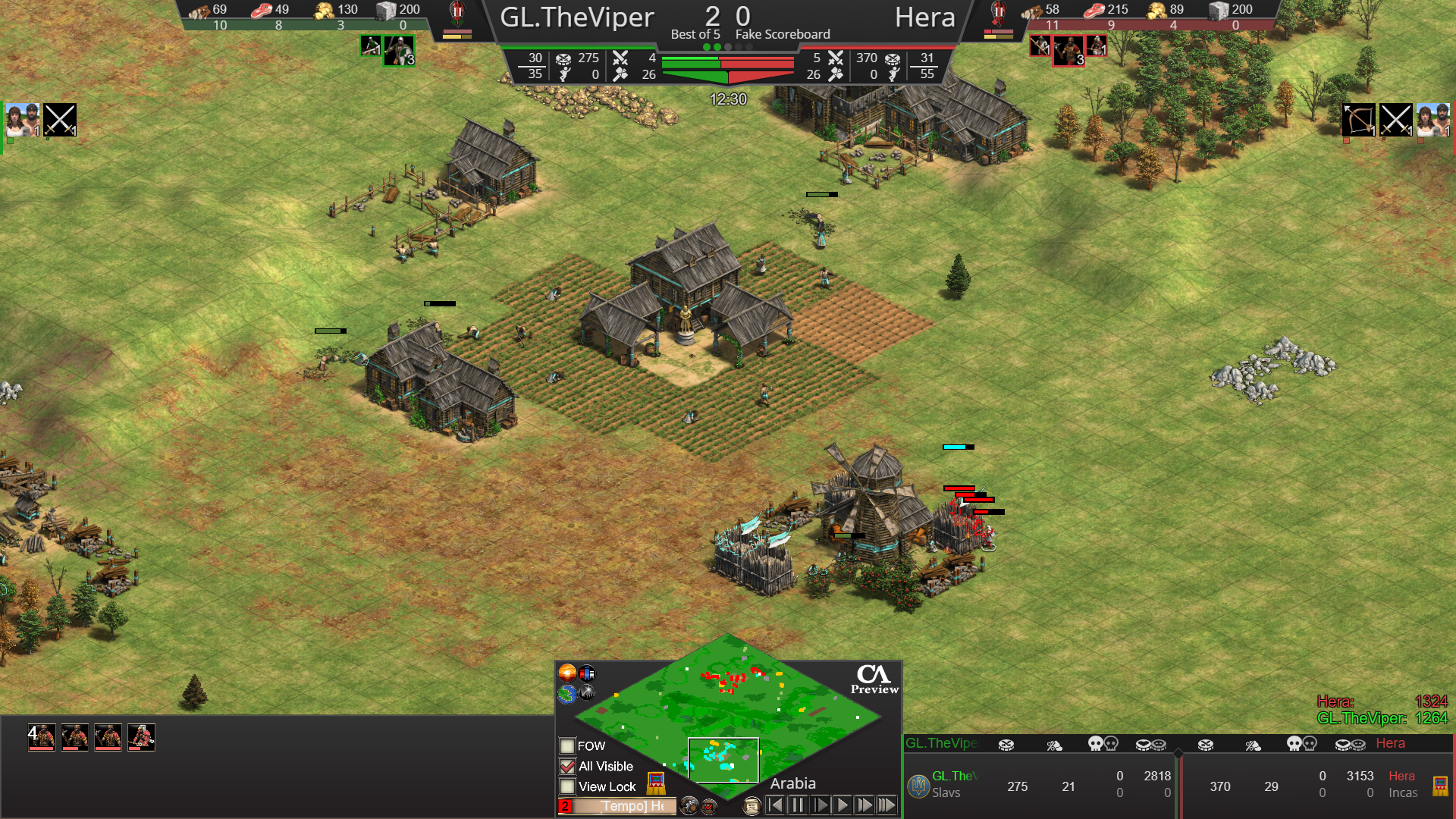Image resolution: width=1456 pixels, height=819 pixels.
Task: Rewind replay to the beginning
Action: click(x=775, y=805)
